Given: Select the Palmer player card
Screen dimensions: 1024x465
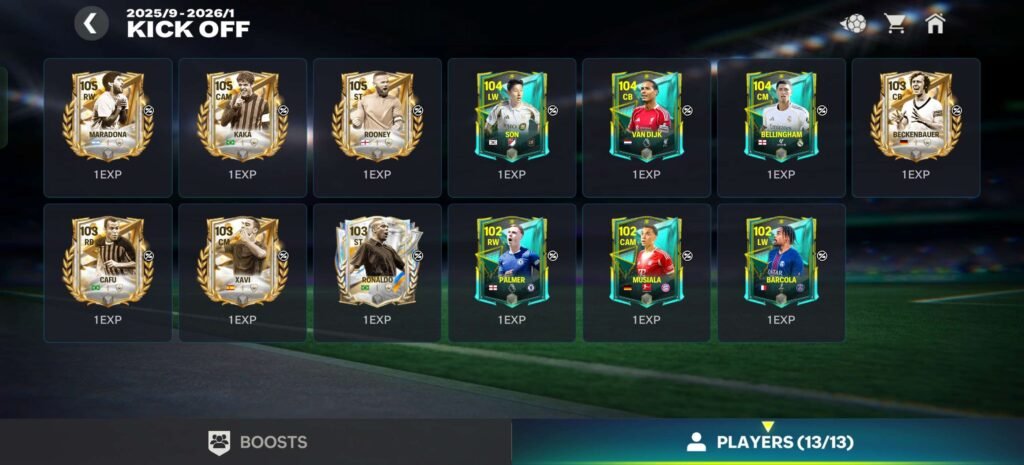Looking at the screenshot, I should click(512, 262).
